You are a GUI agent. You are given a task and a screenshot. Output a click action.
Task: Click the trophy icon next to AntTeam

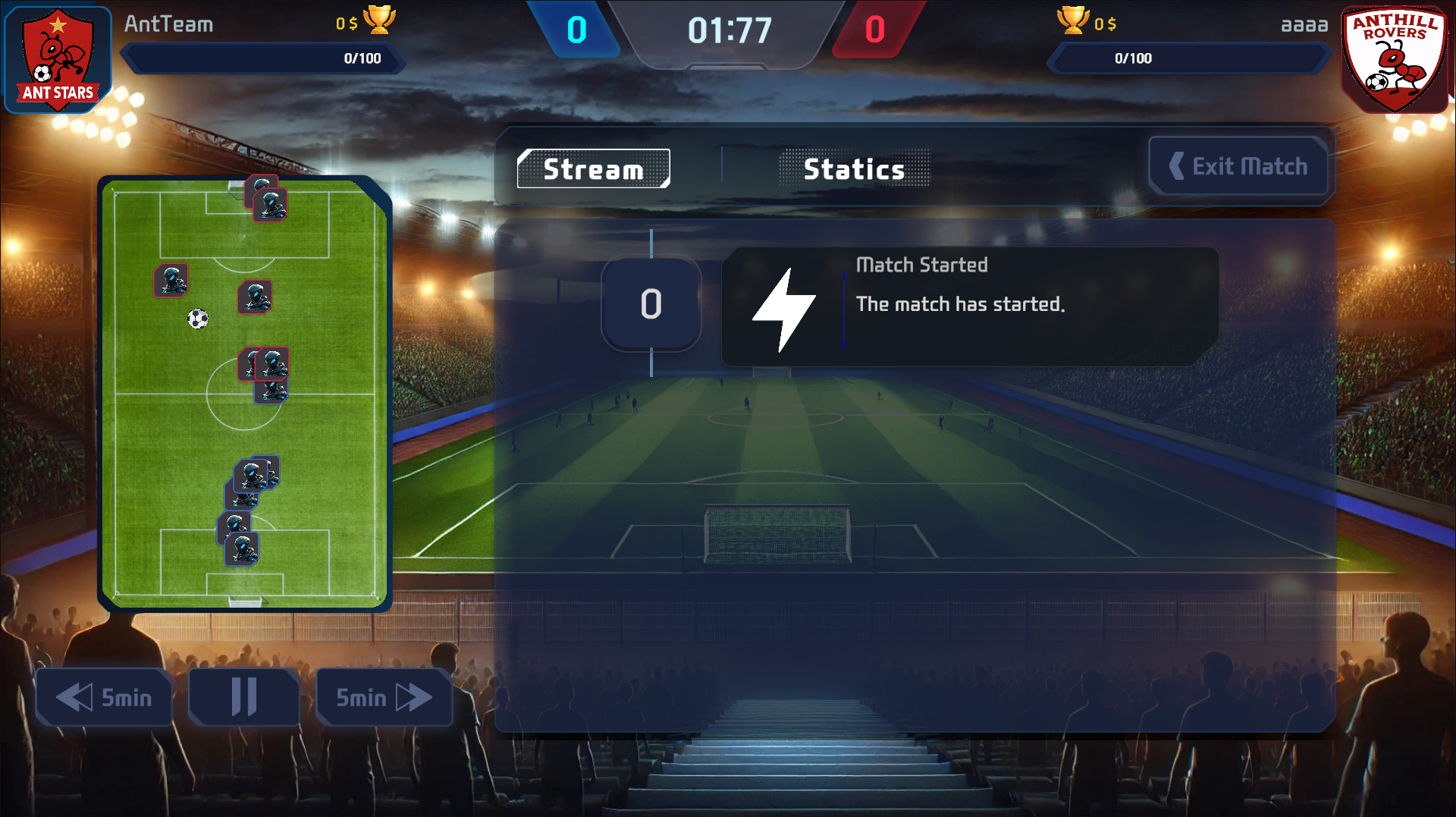(x=381, y=21)
